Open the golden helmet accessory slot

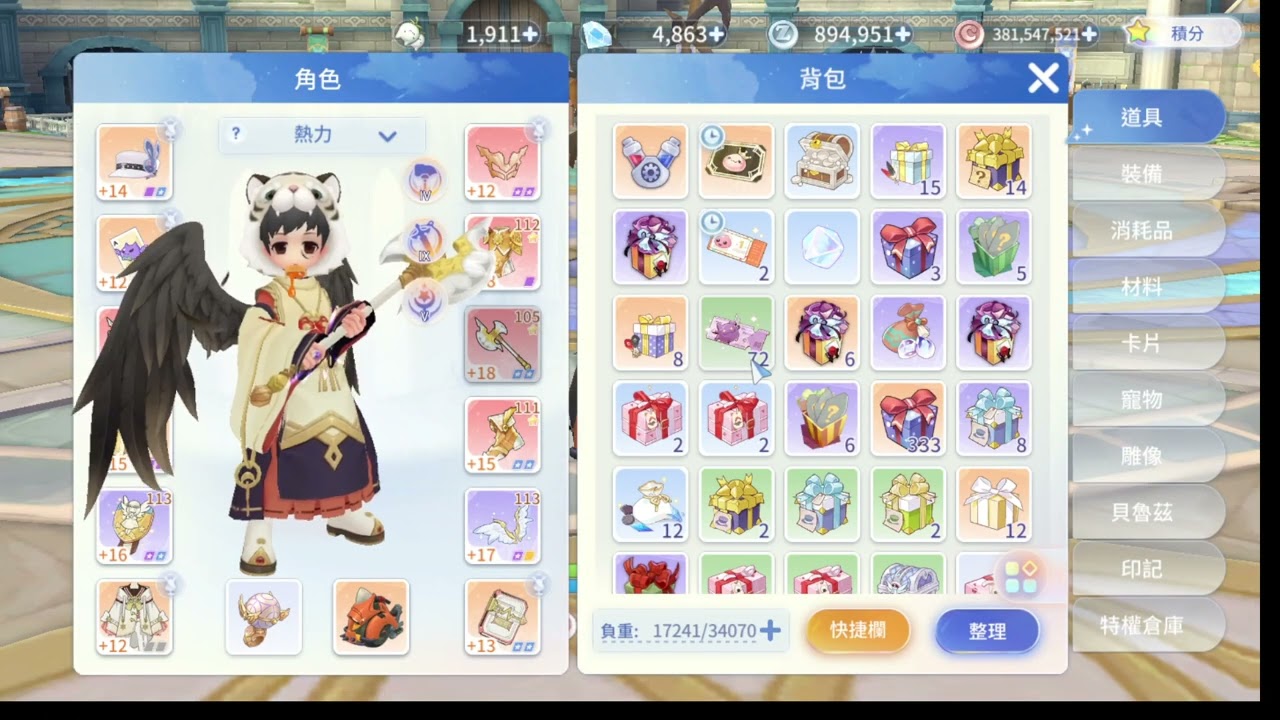(x=263, y=618)
